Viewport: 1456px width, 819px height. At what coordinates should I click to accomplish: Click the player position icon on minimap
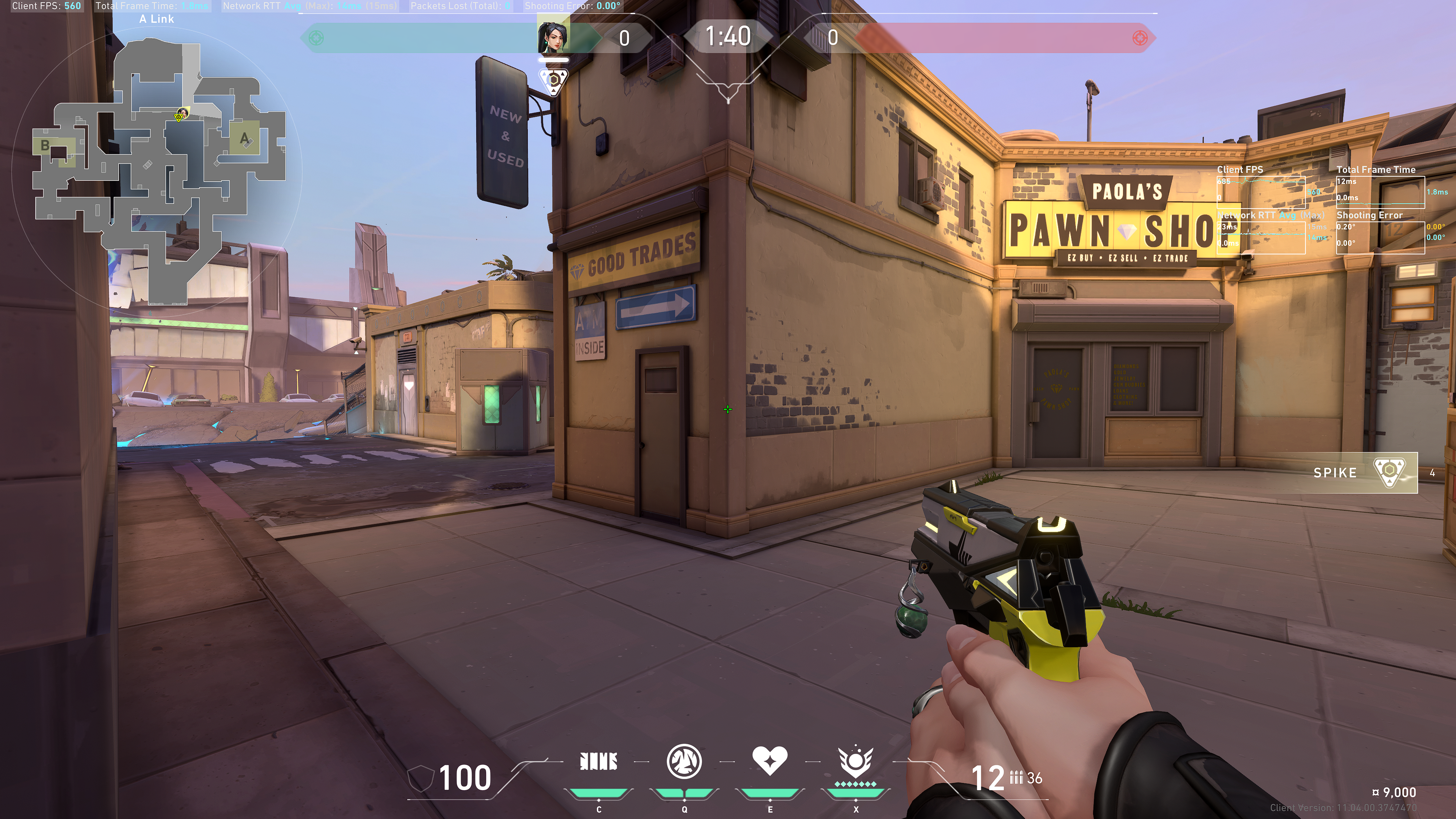[182, 115]
